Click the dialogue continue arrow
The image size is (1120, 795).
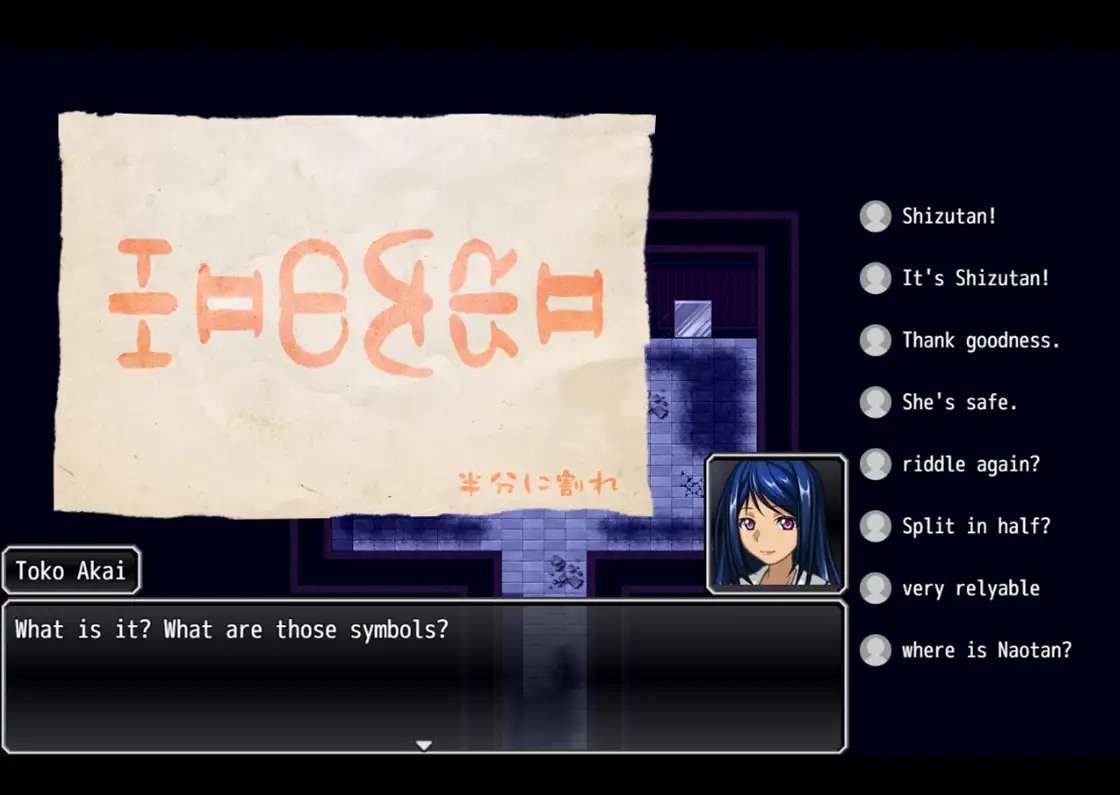[424, 745]
